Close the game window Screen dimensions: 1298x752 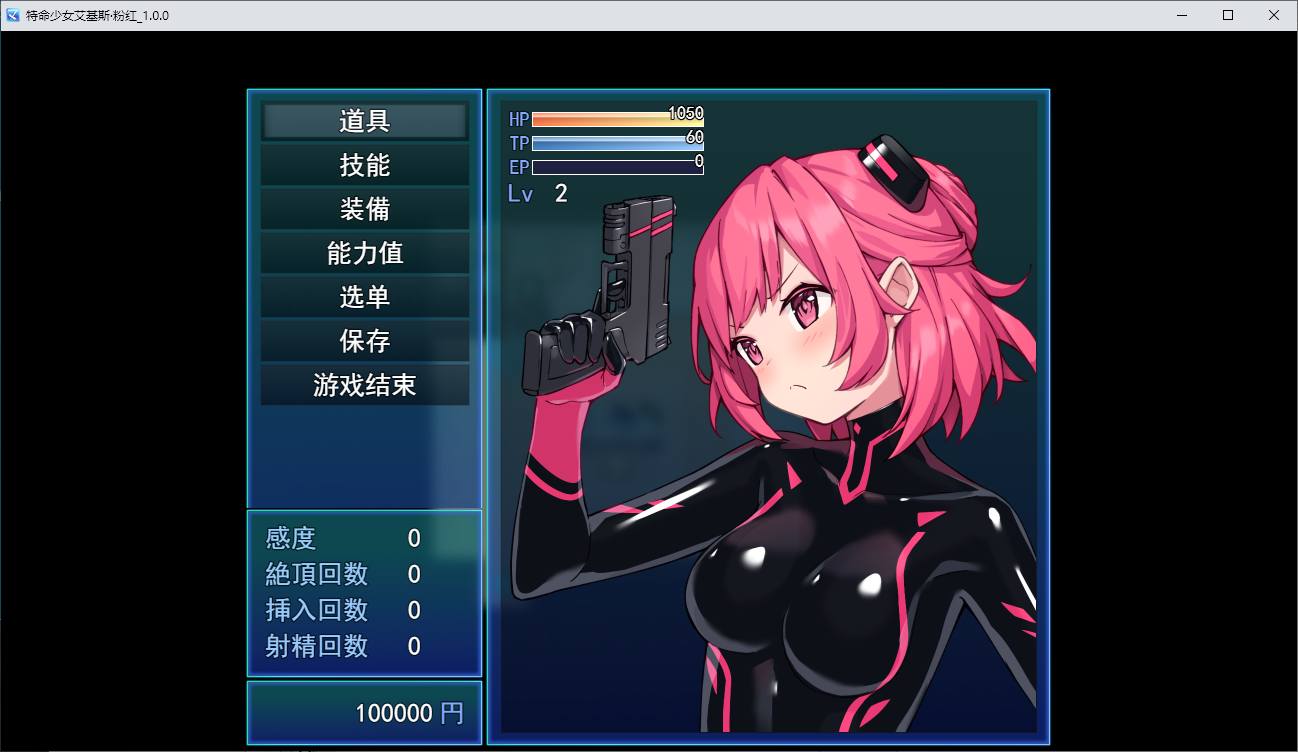1273,15
